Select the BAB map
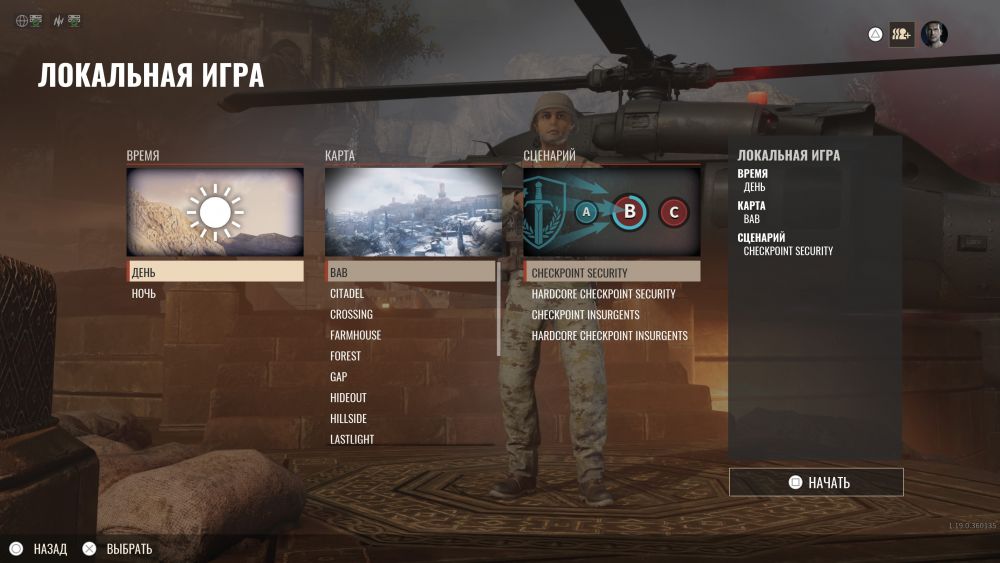This screenshot has height=563, width=1000. click(x=410, y=272)
